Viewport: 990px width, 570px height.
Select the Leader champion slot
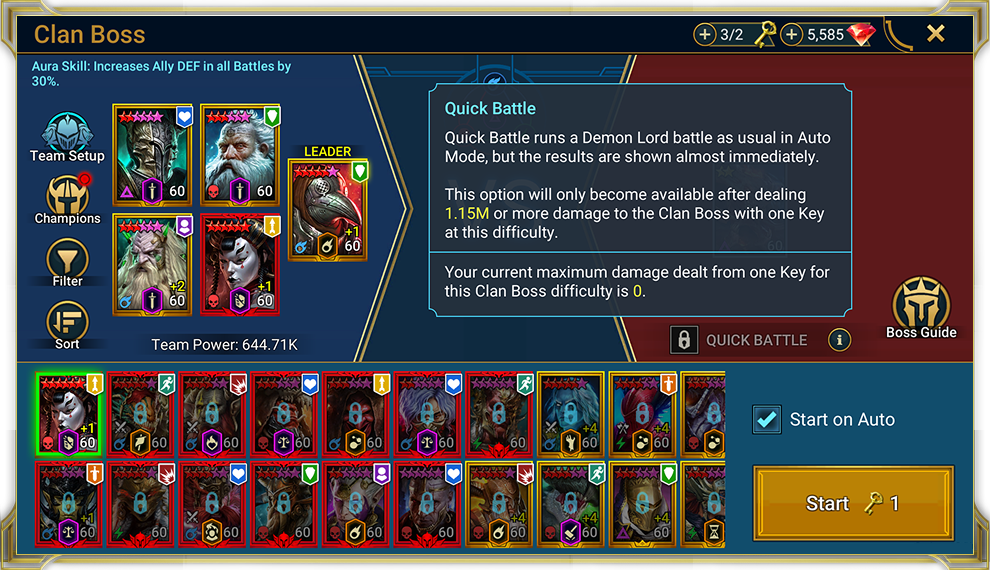327,209
